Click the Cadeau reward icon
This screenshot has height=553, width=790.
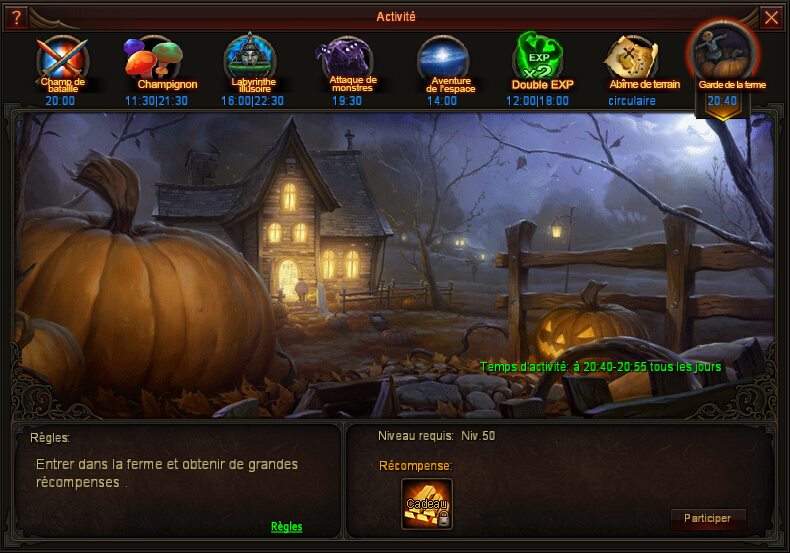pos(427,503)
